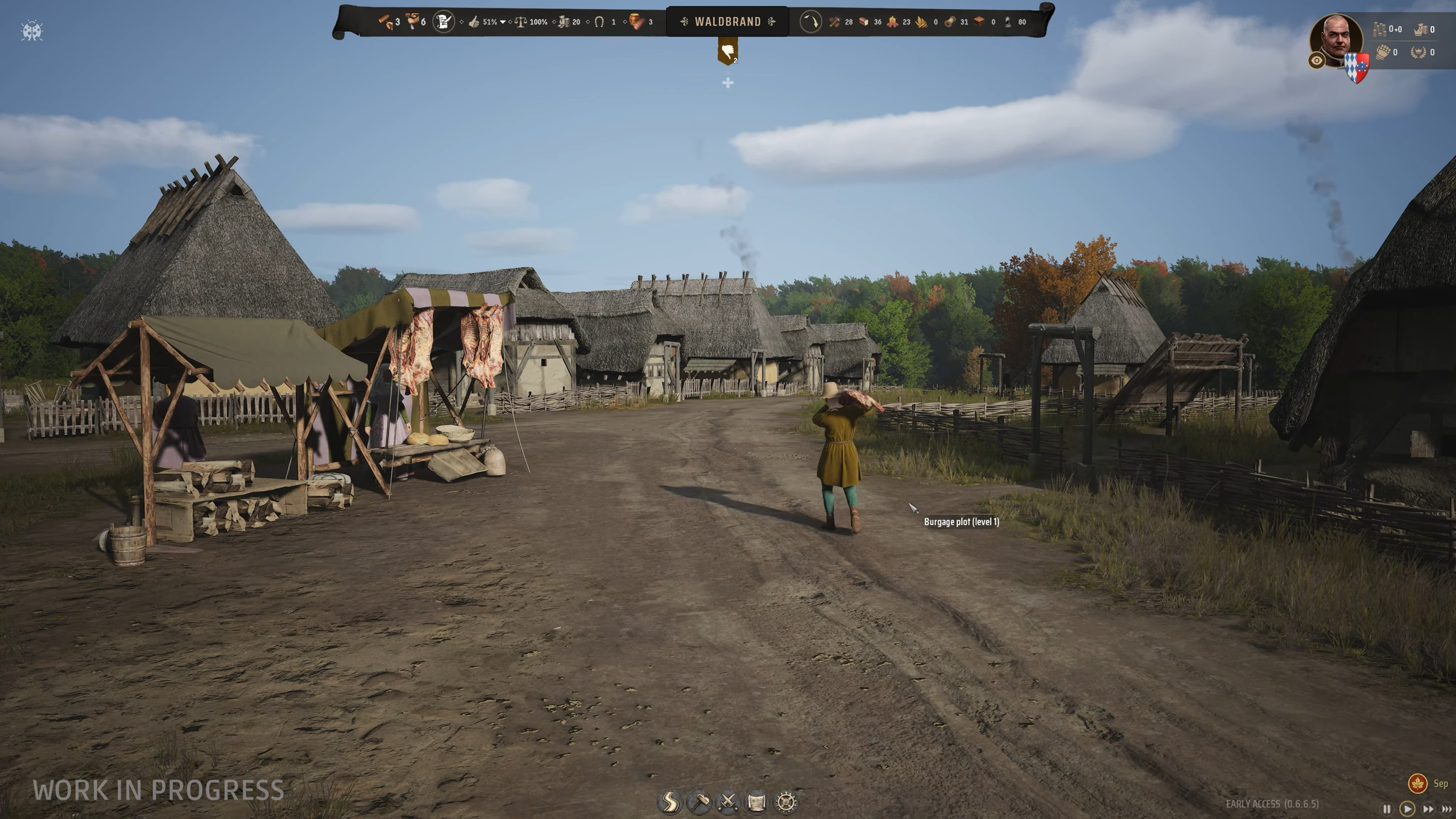Open the crossed swords army menu
This screenshot has width=1456, height=819.
click(728, 802)
